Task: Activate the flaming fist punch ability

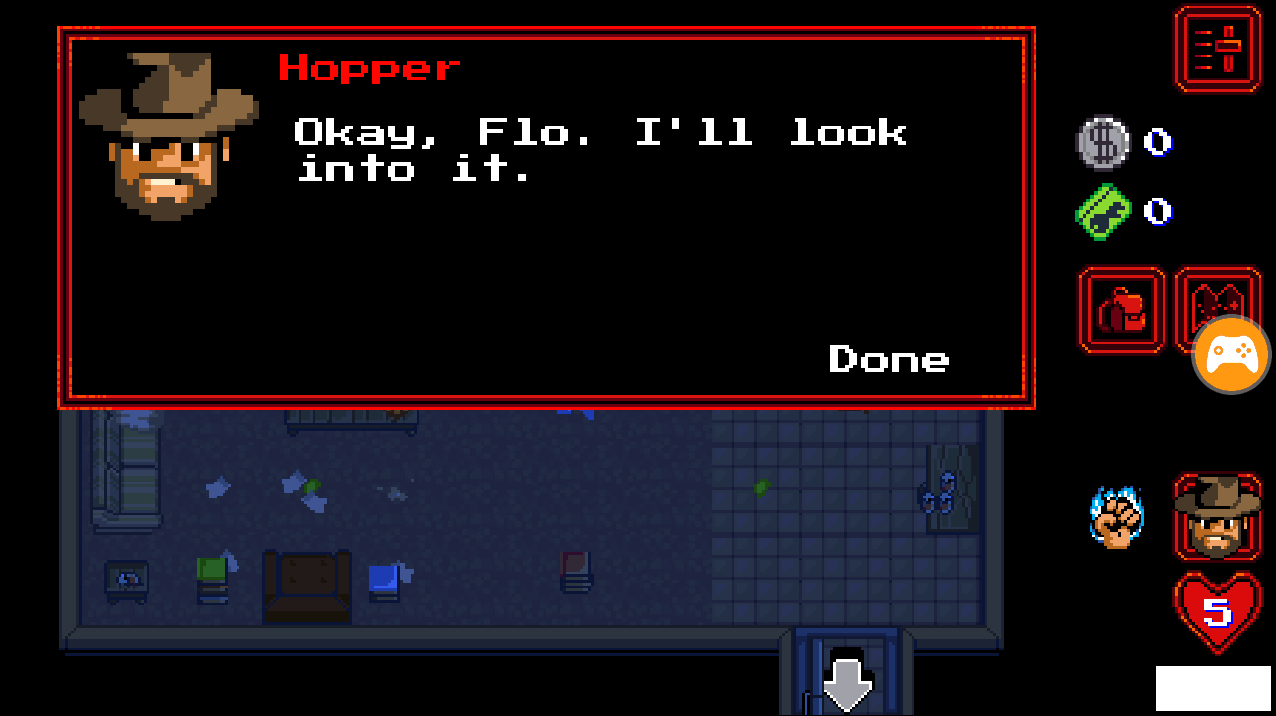Action: [1116, 517]
